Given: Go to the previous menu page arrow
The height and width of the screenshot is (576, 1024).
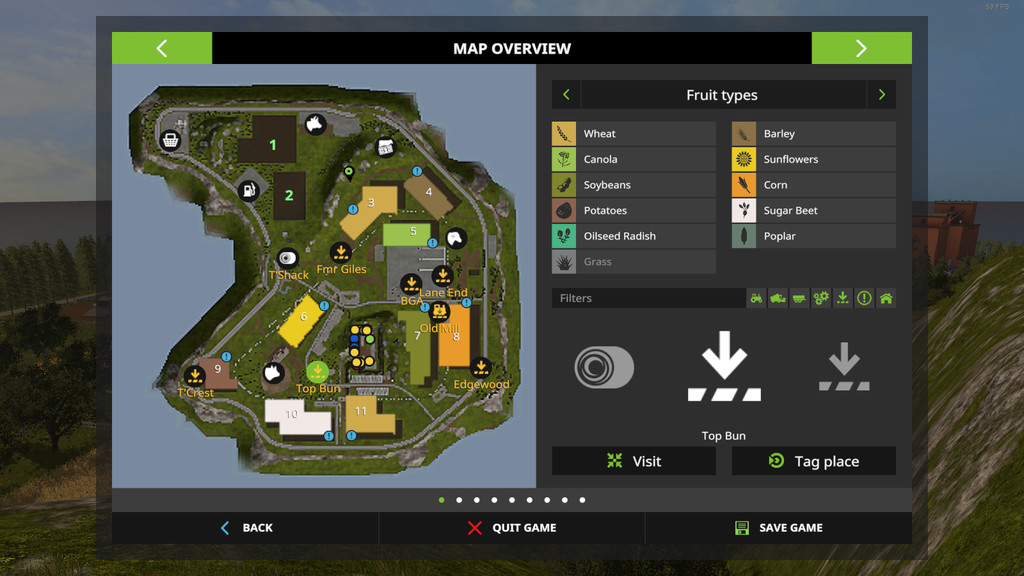Looking at the screenshot, I should [x=162, y=48].
